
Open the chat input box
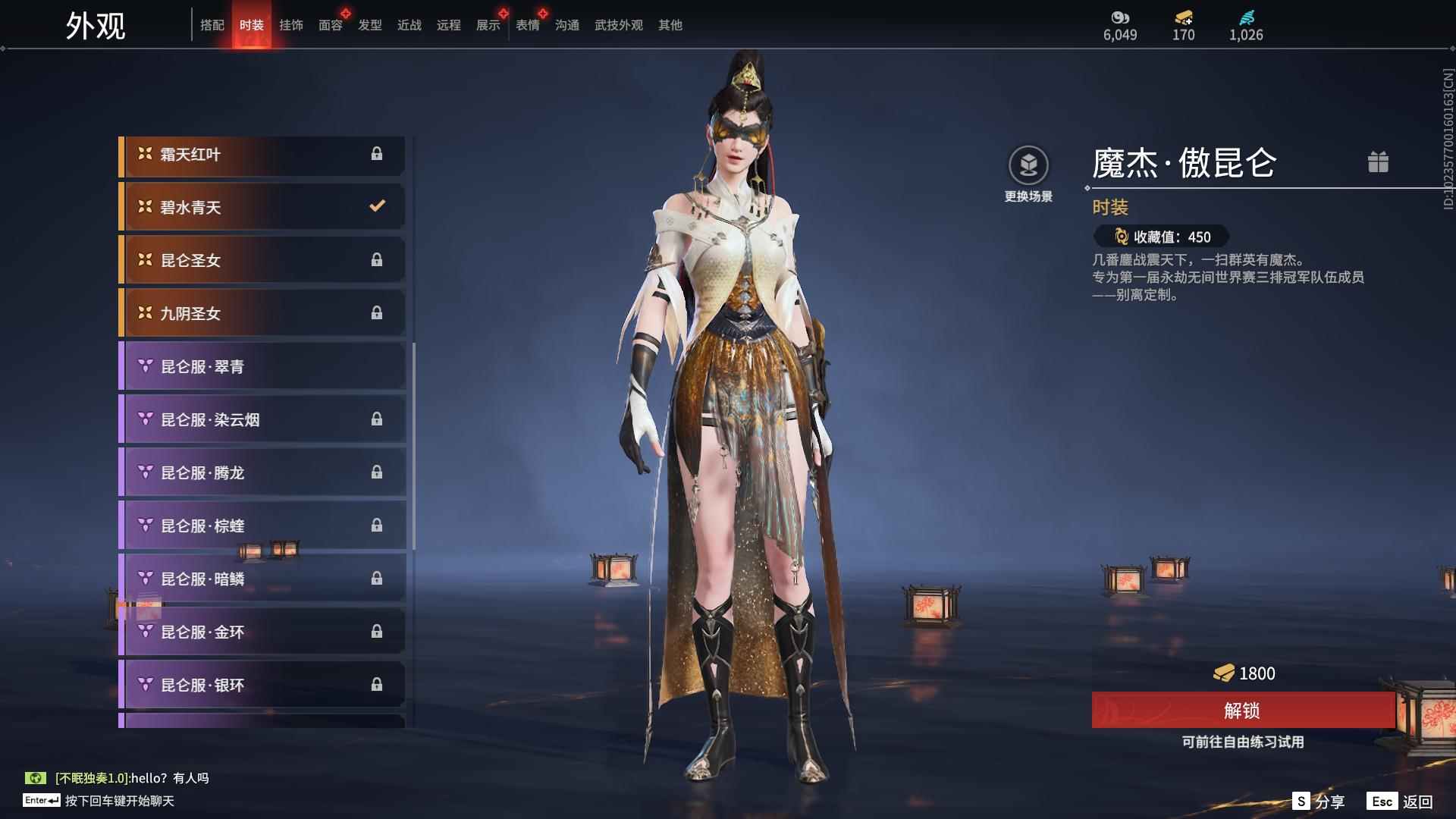tap(119, 801)
